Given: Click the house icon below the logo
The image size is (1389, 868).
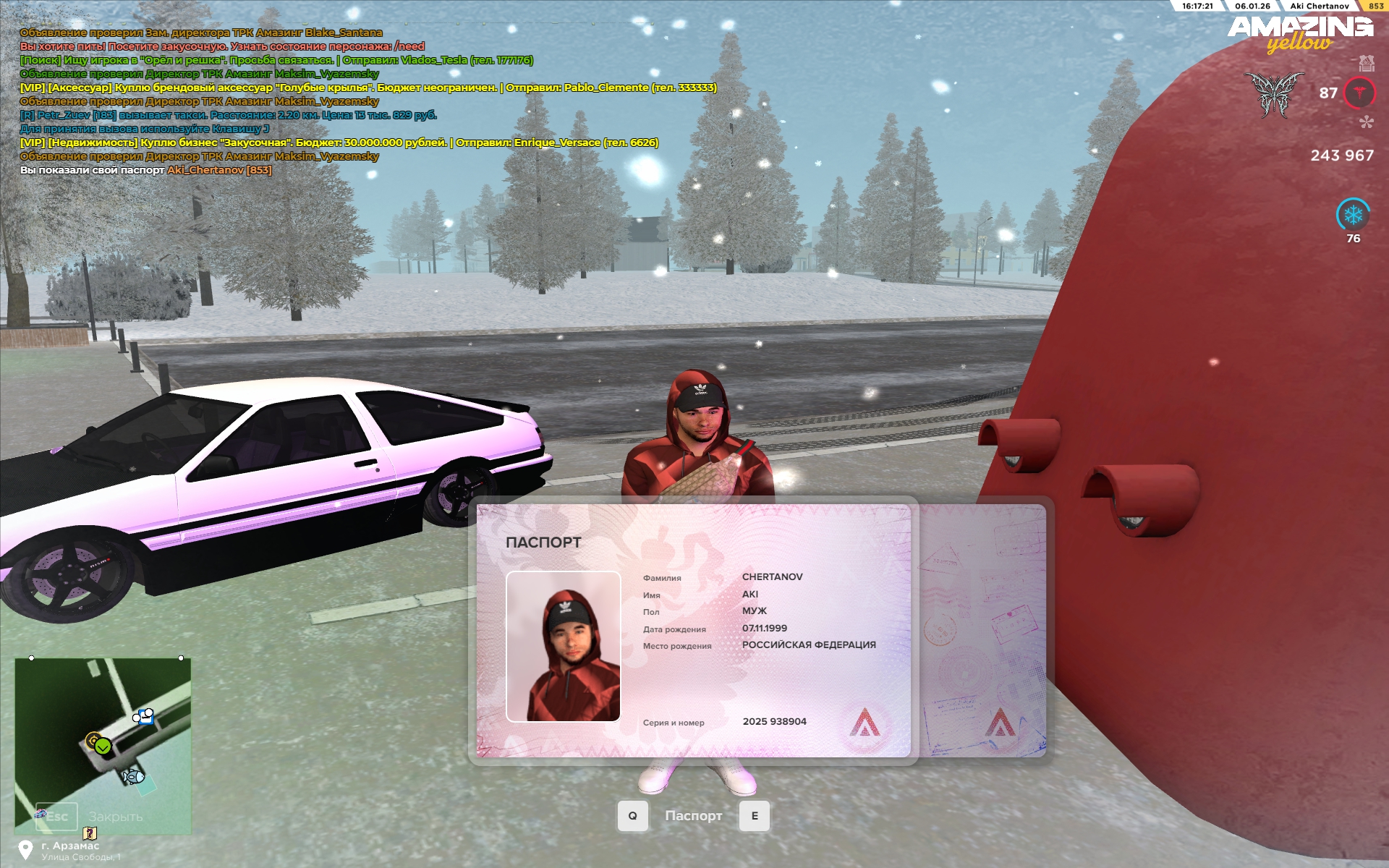Looking at the screenshot, I should (x=1366, y=64).
